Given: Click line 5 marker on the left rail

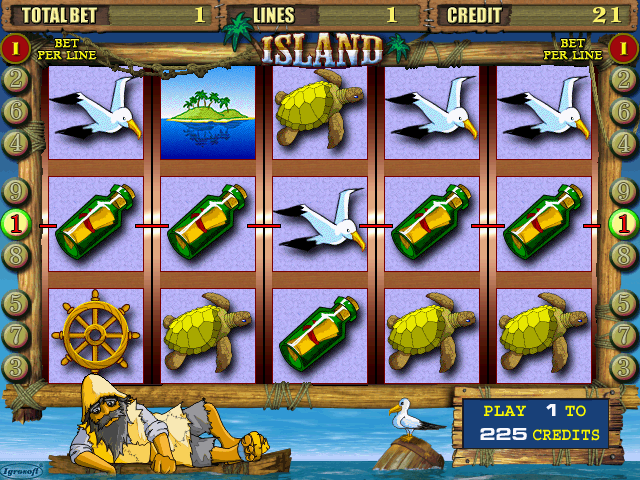Looking at the screenshot, I should point(15,302).
